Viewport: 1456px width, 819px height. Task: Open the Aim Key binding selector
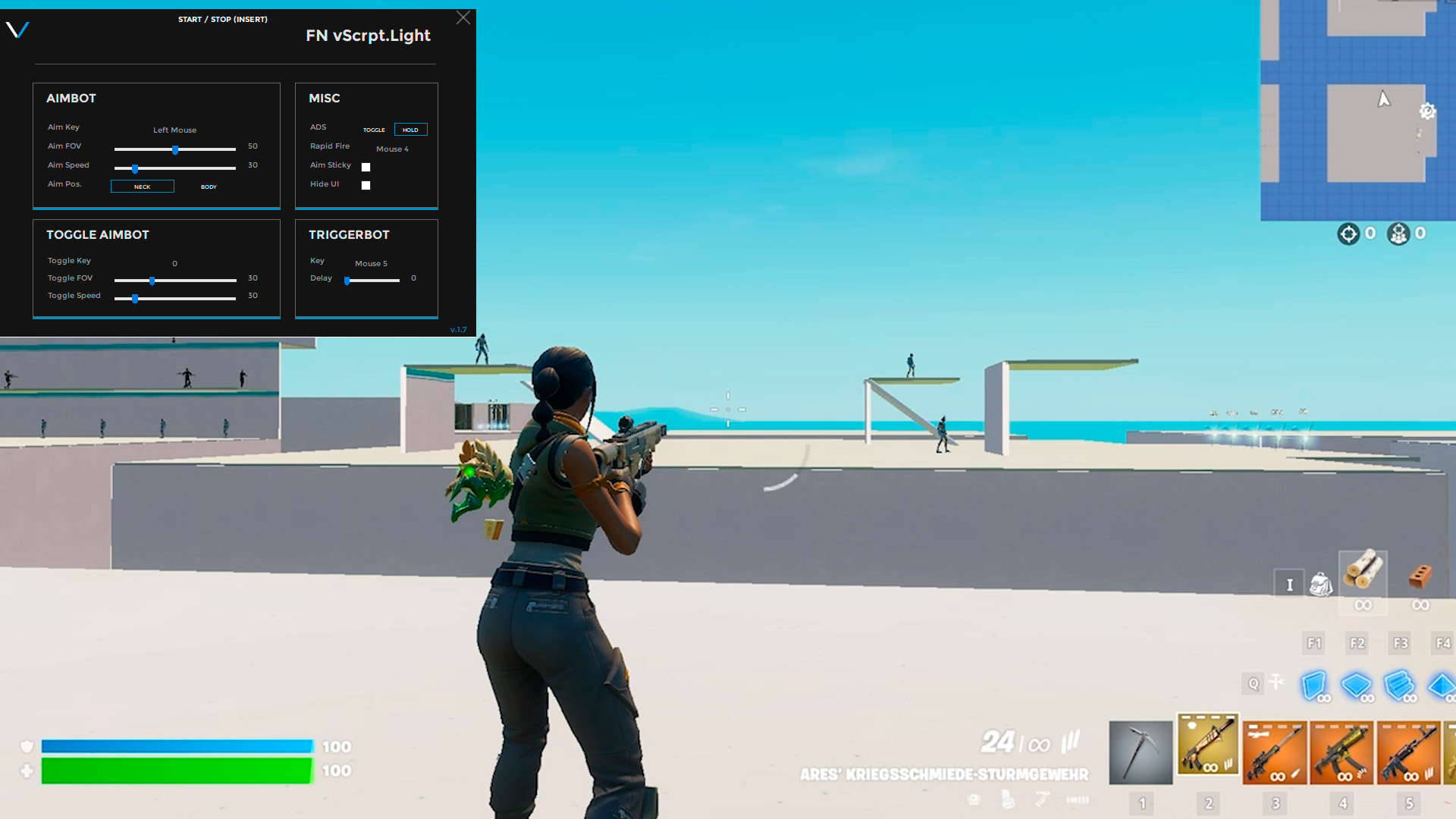174,130
